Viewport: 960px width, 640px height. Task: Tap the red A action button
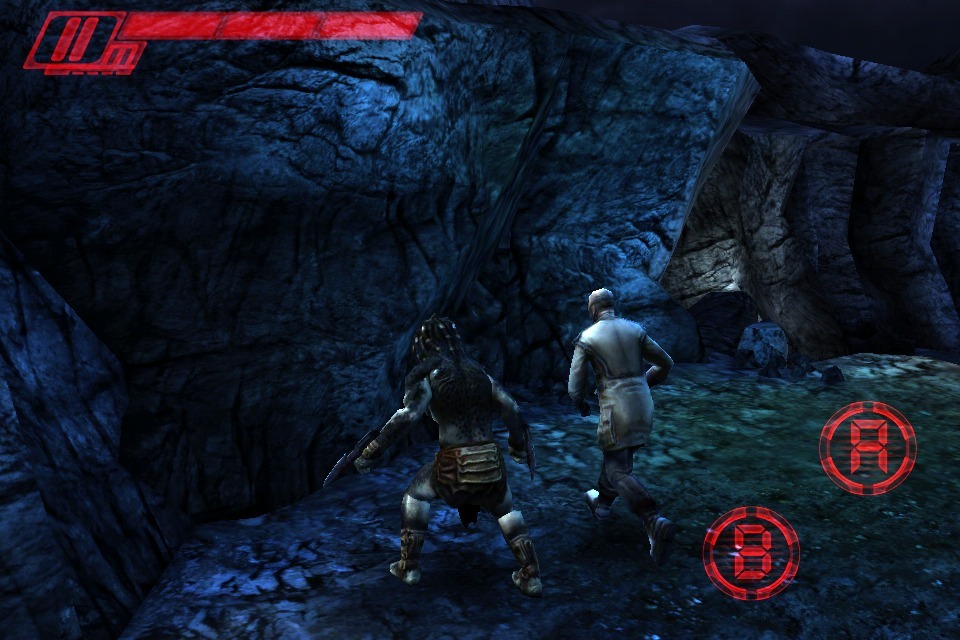click(x=867, y=448)
